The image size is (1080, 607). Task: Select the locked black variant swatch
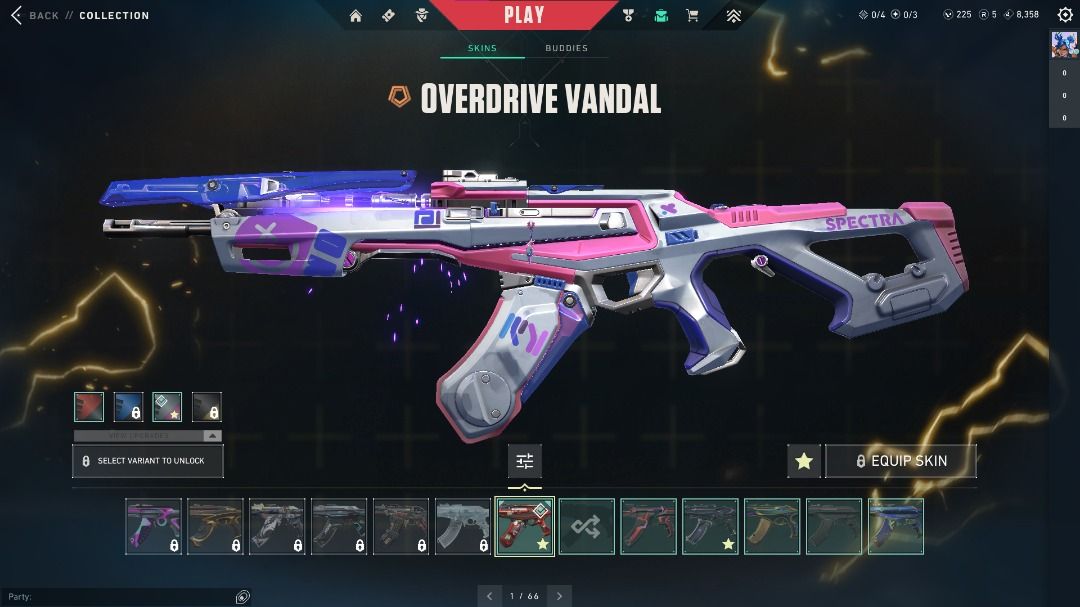[206, 407]
